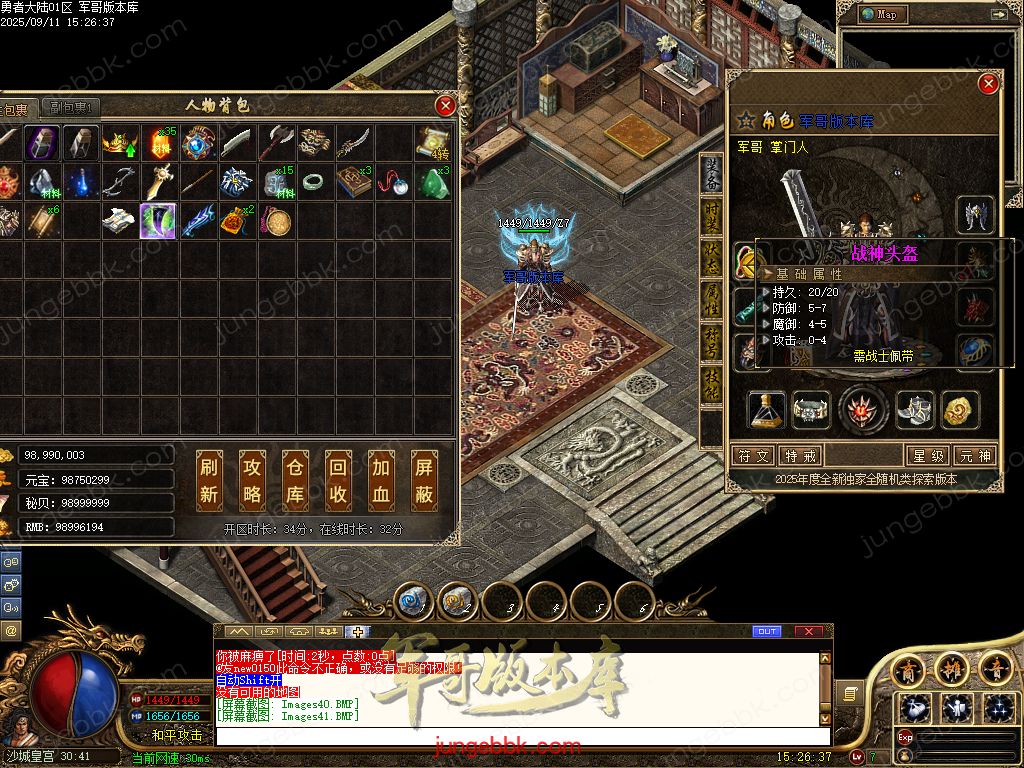The width and height of the screenshot is (1024, 768).
Task: Open the 特戒 special ring button
Action: [801, 455]
